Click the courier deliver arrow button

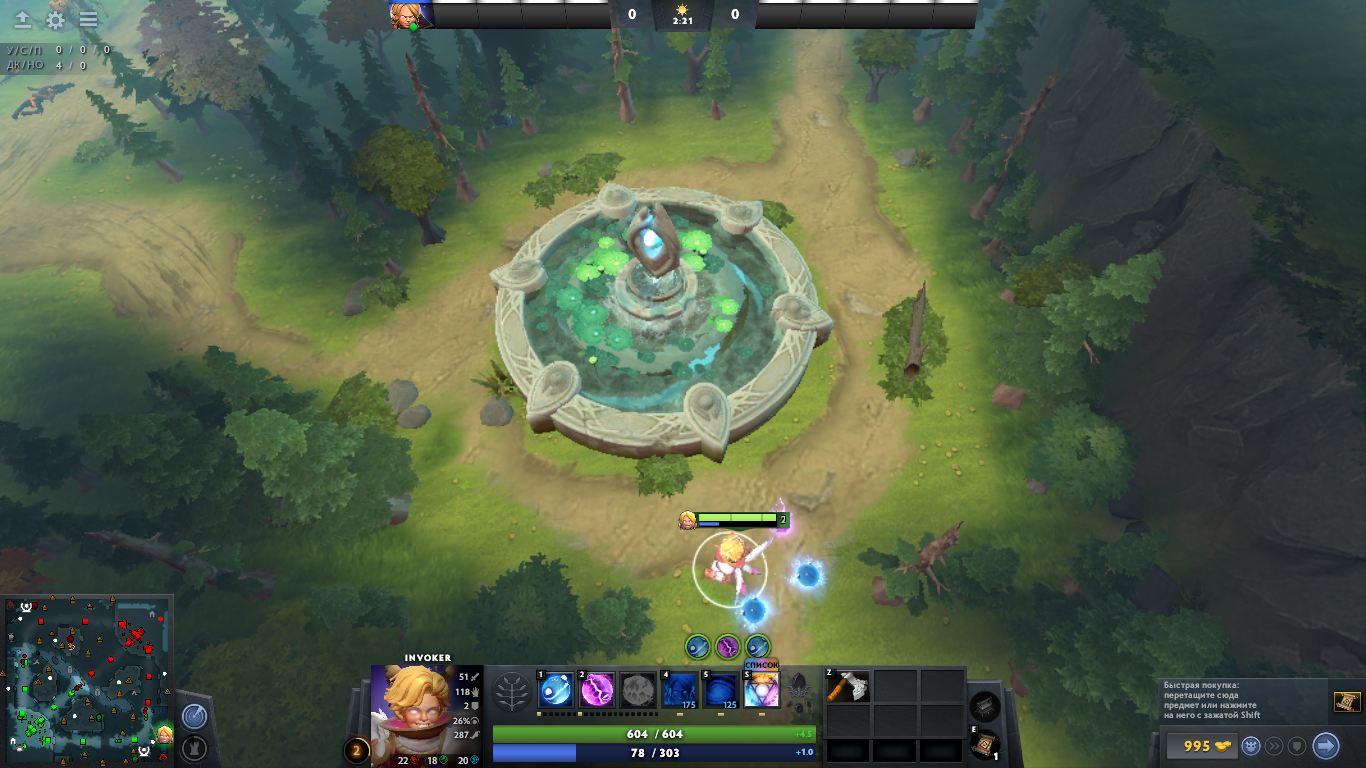point(1325,746)
